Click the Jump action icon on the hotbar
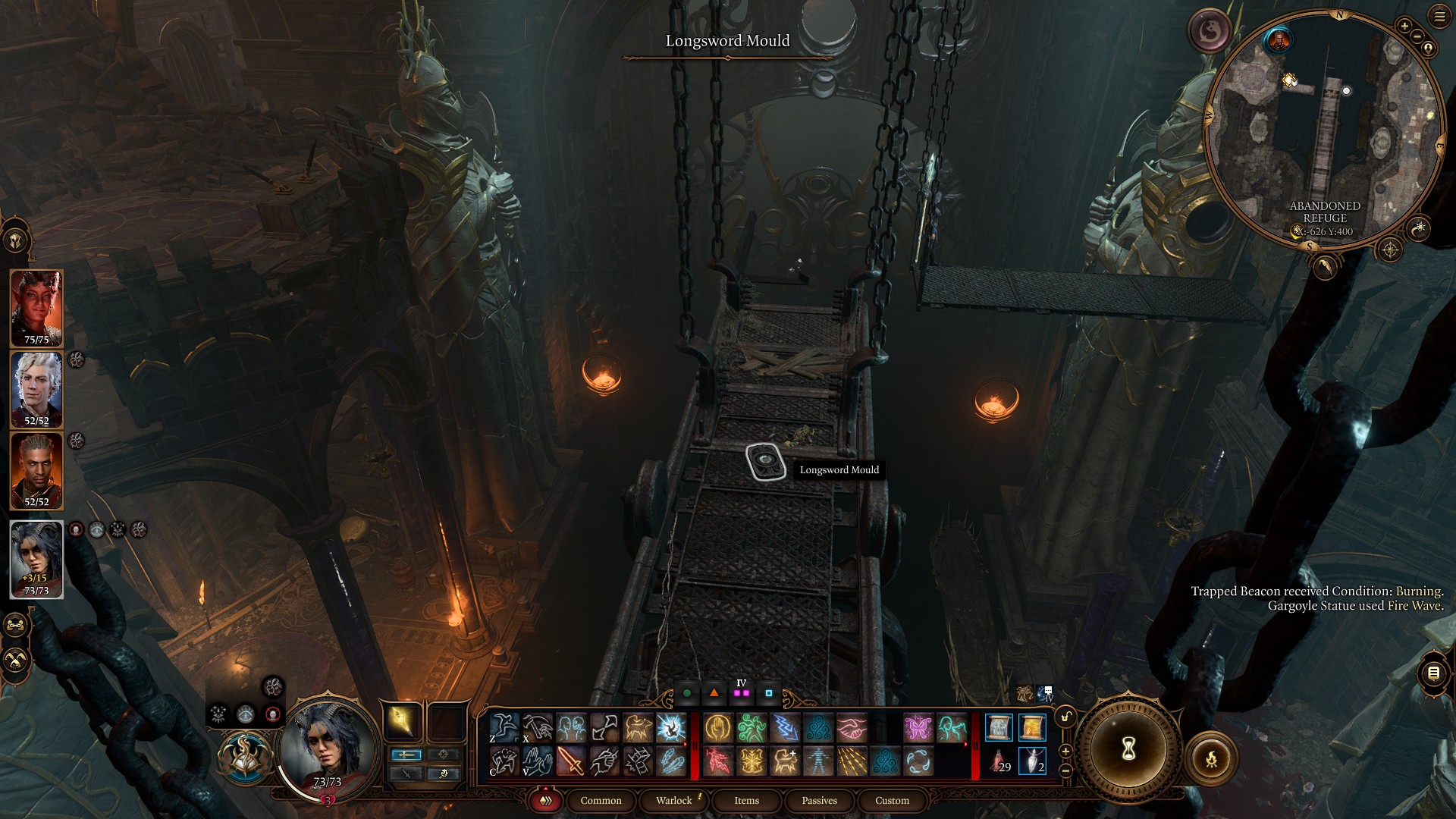This screenshot has width=1456, height=819. point(504,727)
